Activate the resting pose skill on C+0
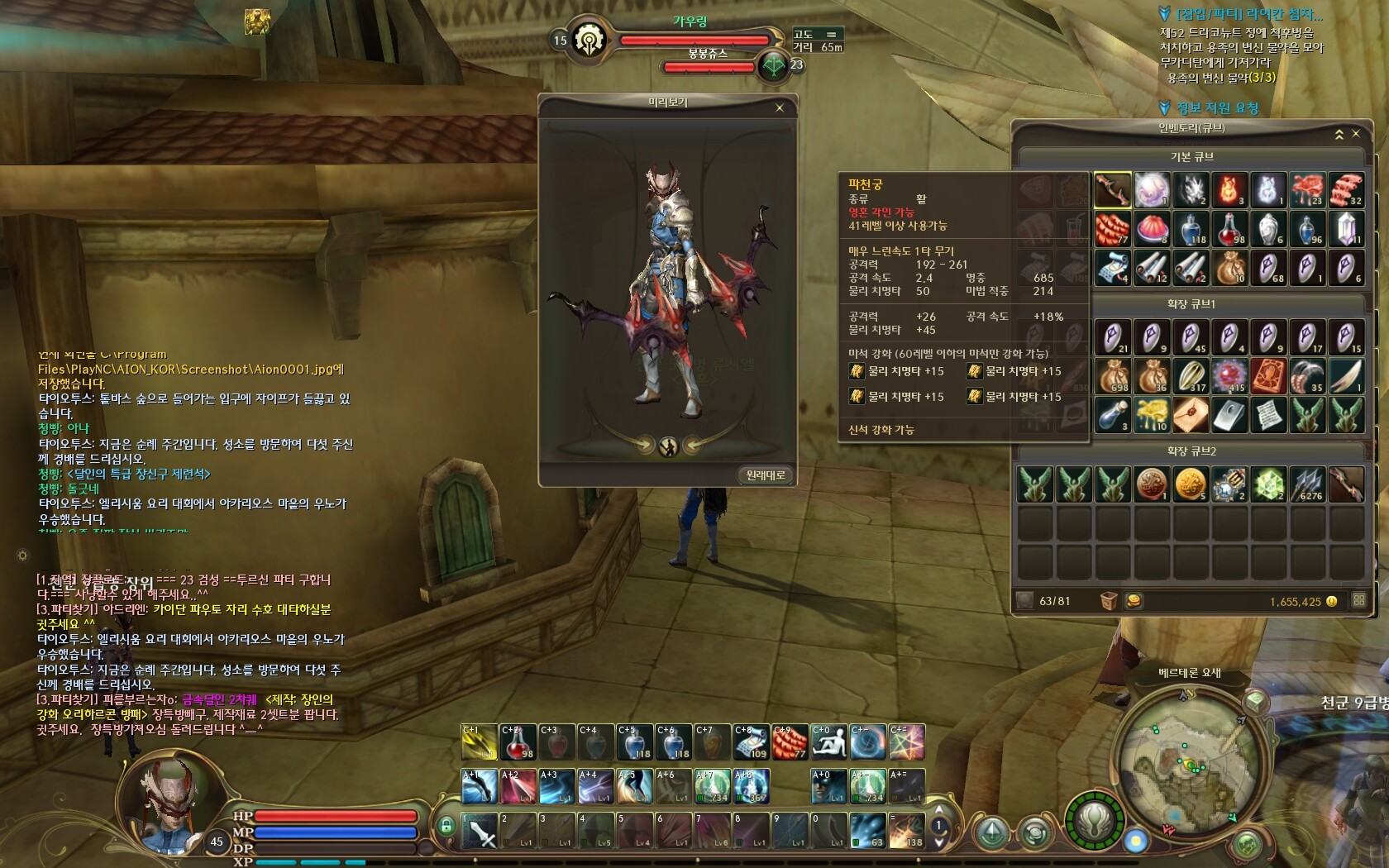Viewport: 1389px width, 868px height. pyautogui.click(x=829, y=742)
